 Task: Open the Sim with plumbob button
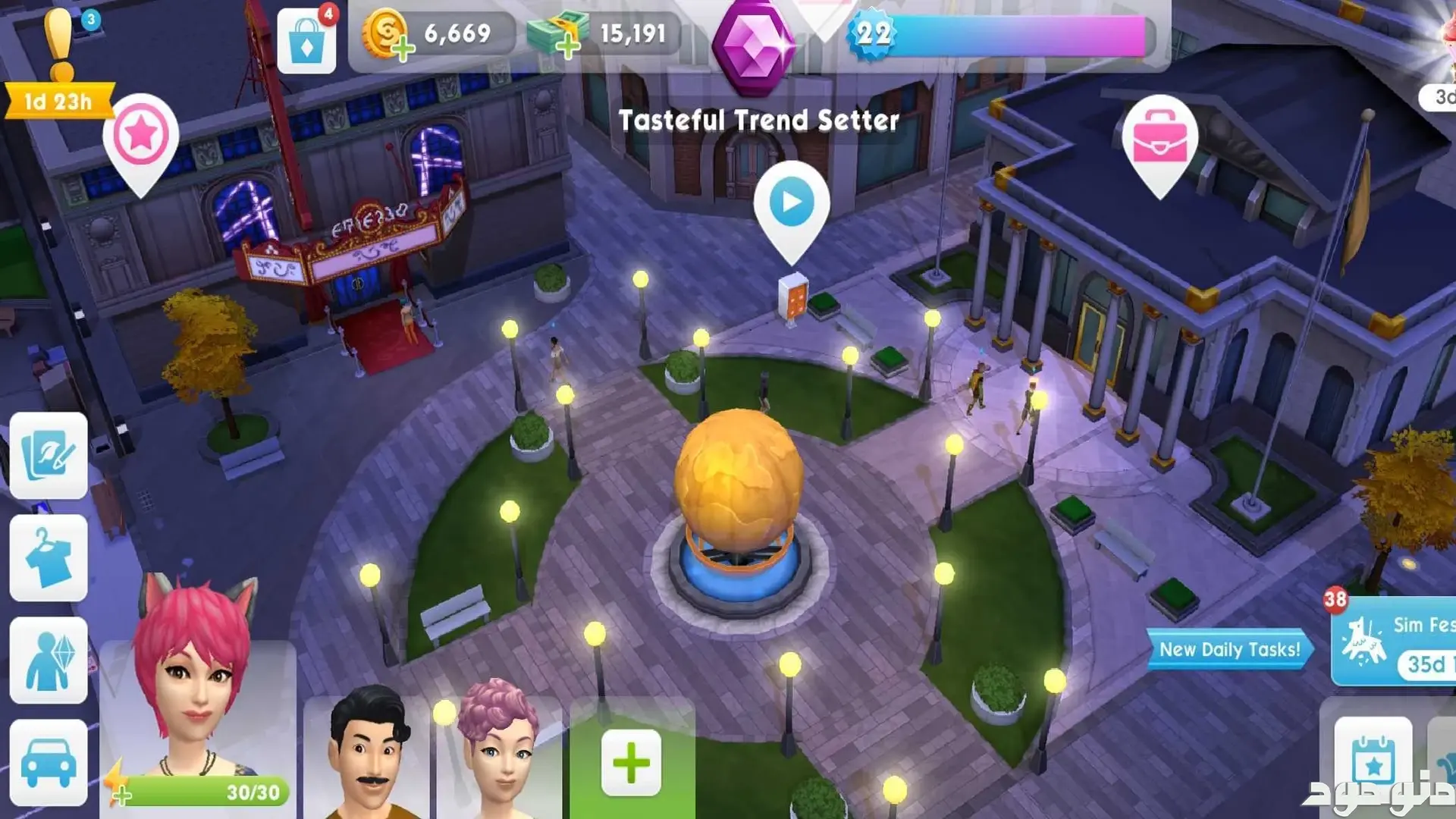point(49,660)
